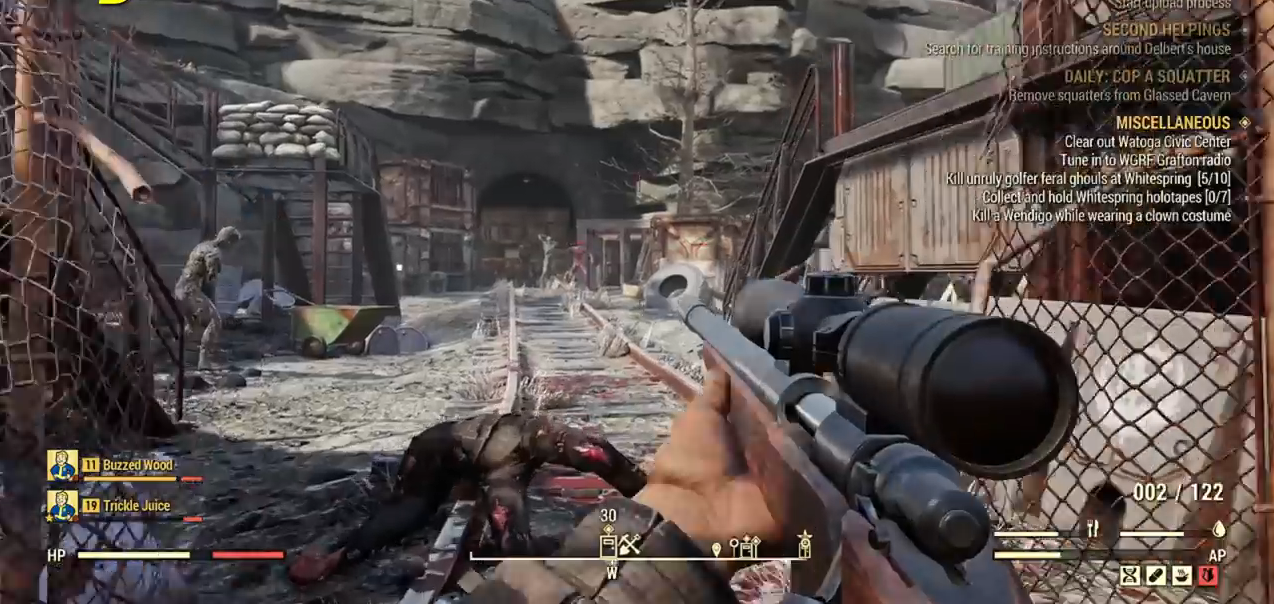Viewport: 1274px width, 604px height.
Task: Click the pill chem effect icon
Action: (1156, 575)
